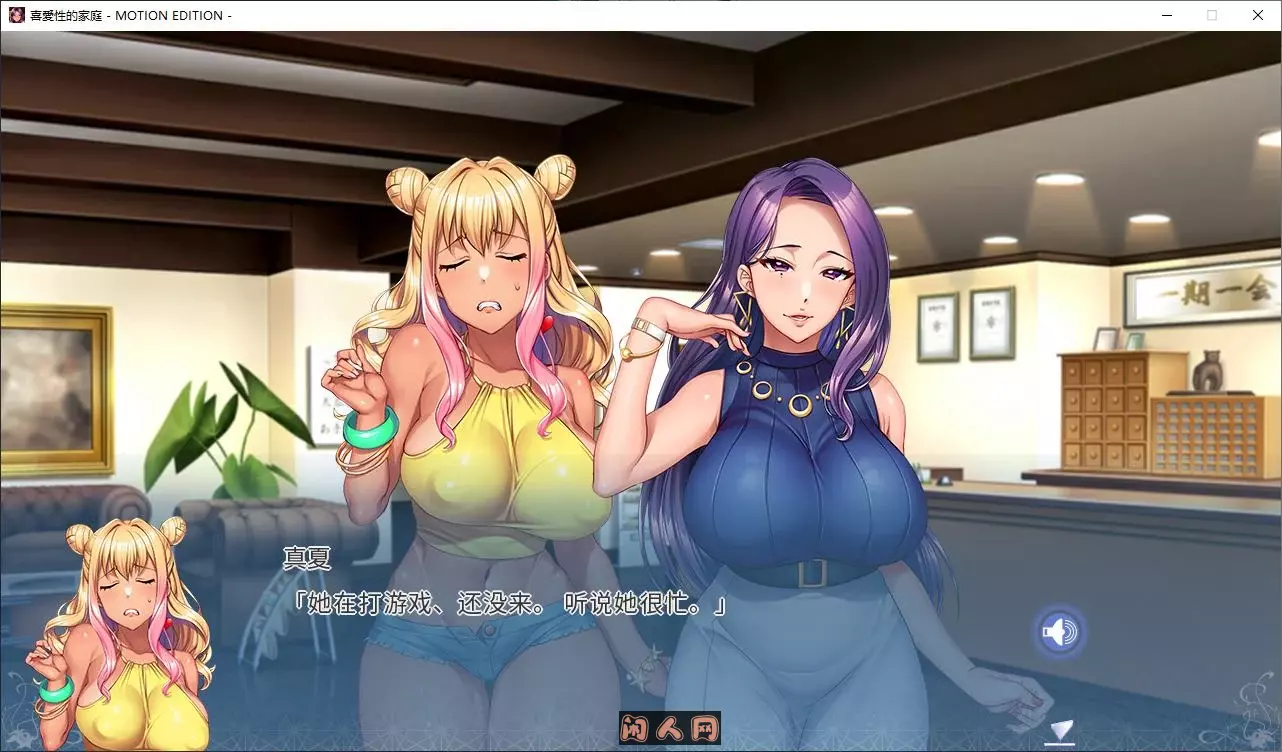This screenshot has height=752, width=1282.
Task: Maximize the game window
Action: tap(1211, 15)
